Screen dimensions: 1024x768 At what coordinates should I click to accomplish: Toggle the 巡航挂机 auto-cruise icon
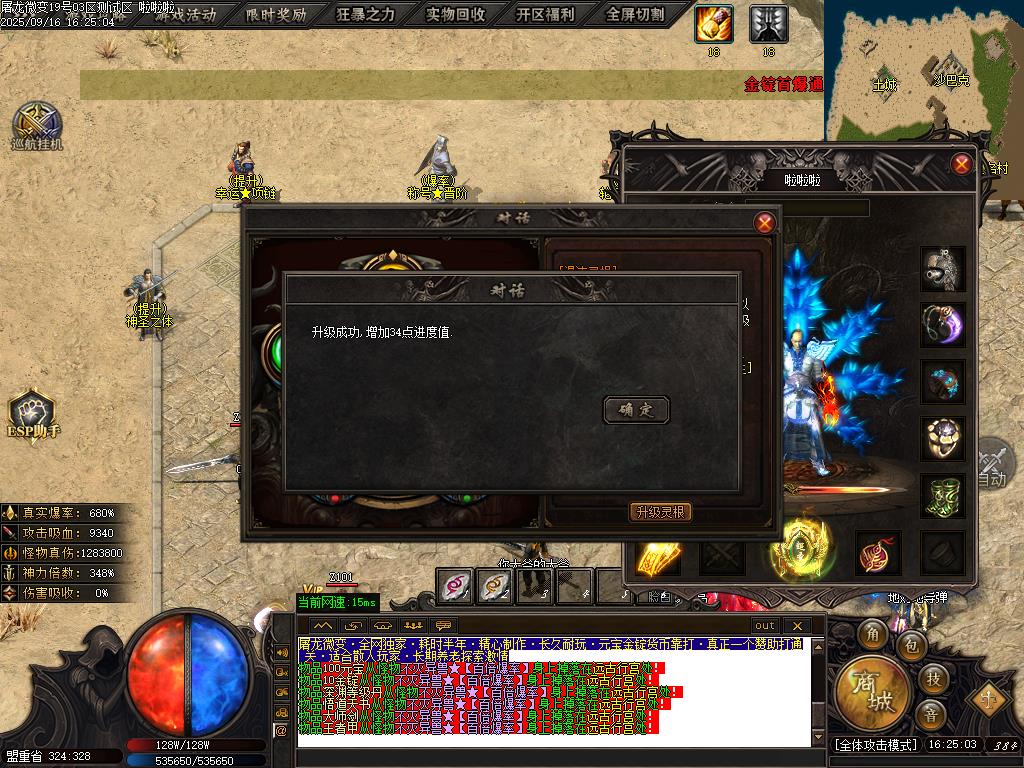click(37, 124)
